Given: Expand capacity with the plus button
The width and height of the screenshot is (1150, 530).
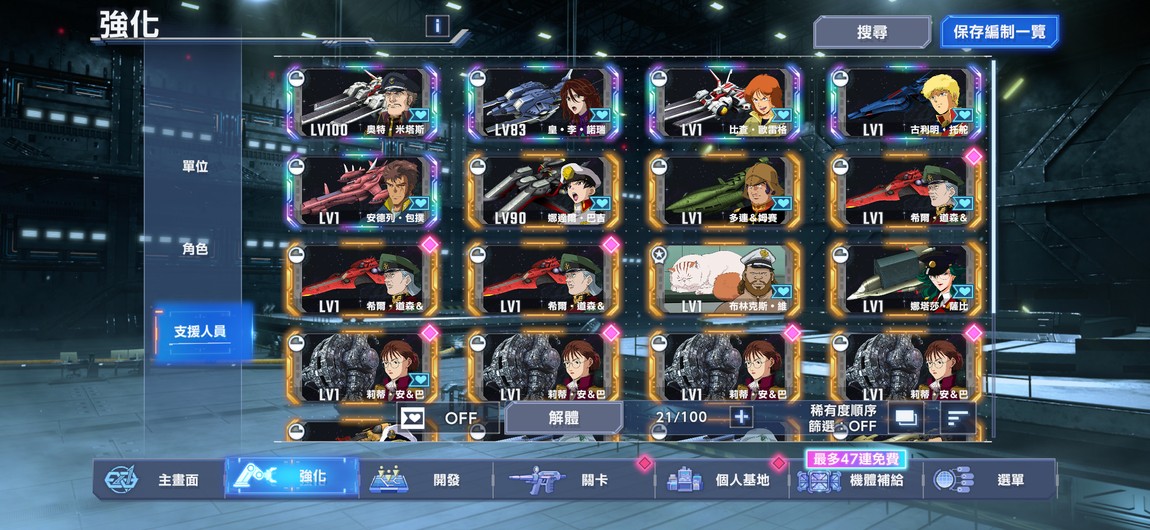Looking at the screenshot, I should pyautogui.click(x=741, y=417).
